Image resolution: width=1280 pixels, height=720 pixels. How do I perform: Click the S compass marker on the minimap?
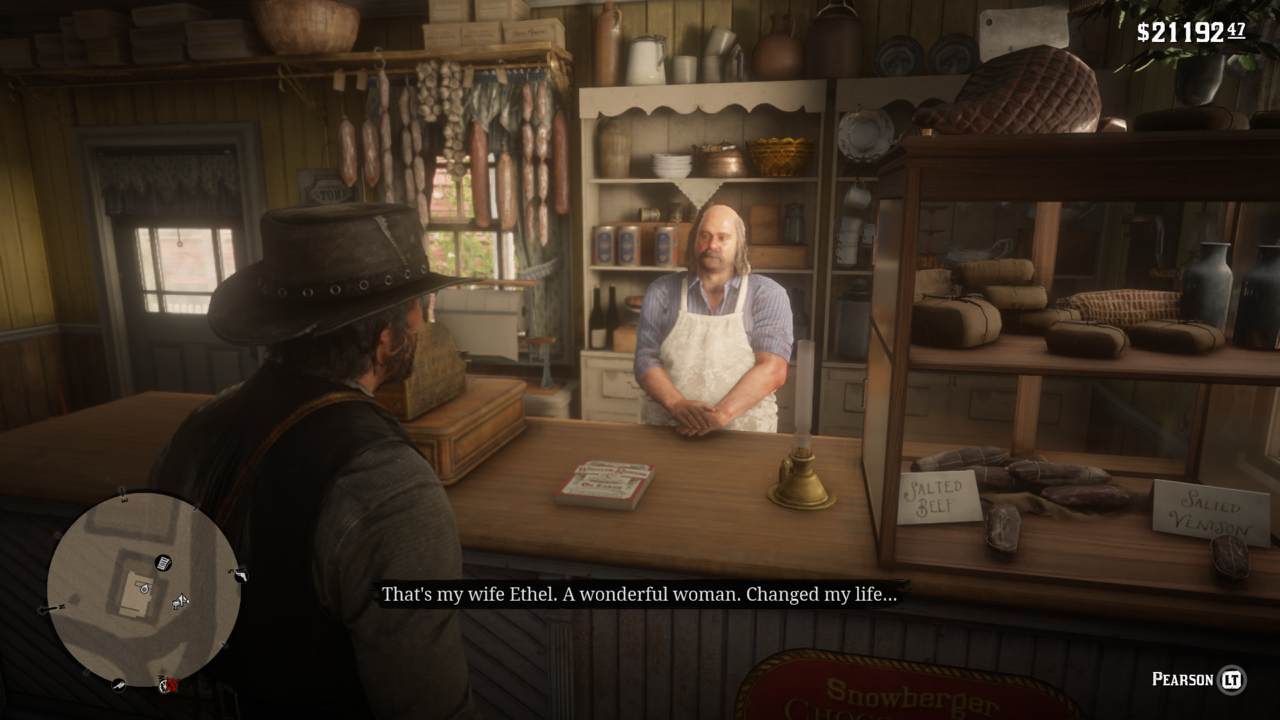pyautogui.click(x=230, y=572)
